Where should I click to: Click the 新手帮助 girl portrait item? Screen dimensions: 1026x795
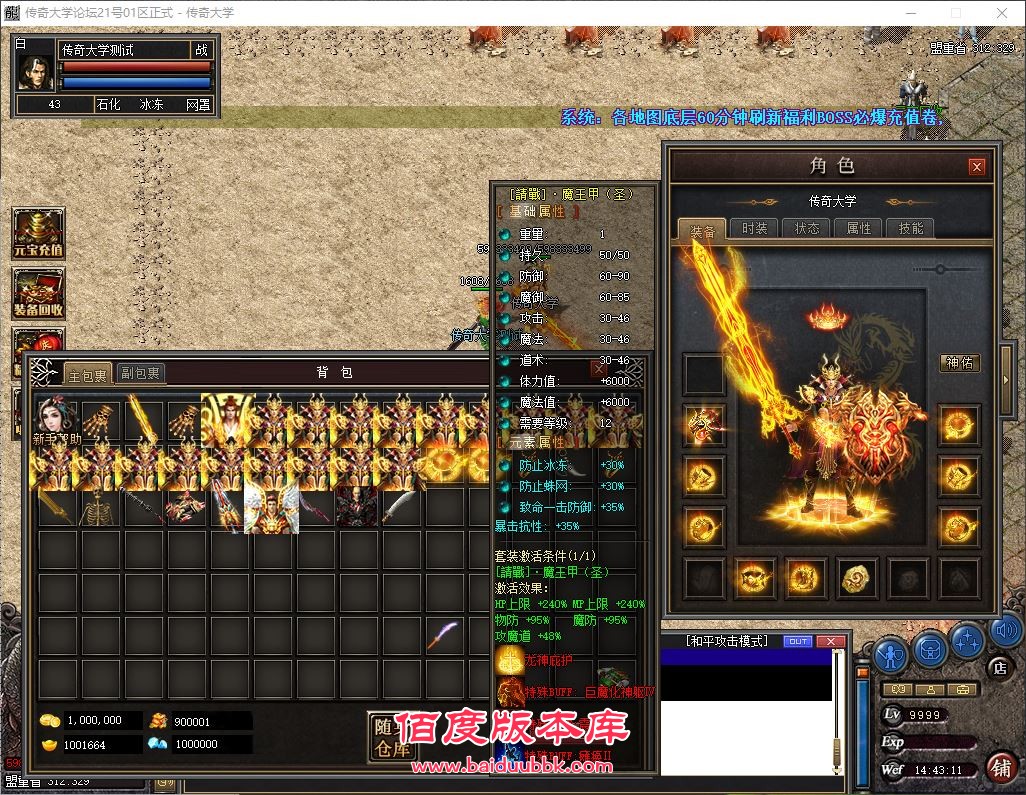[57, 420]
